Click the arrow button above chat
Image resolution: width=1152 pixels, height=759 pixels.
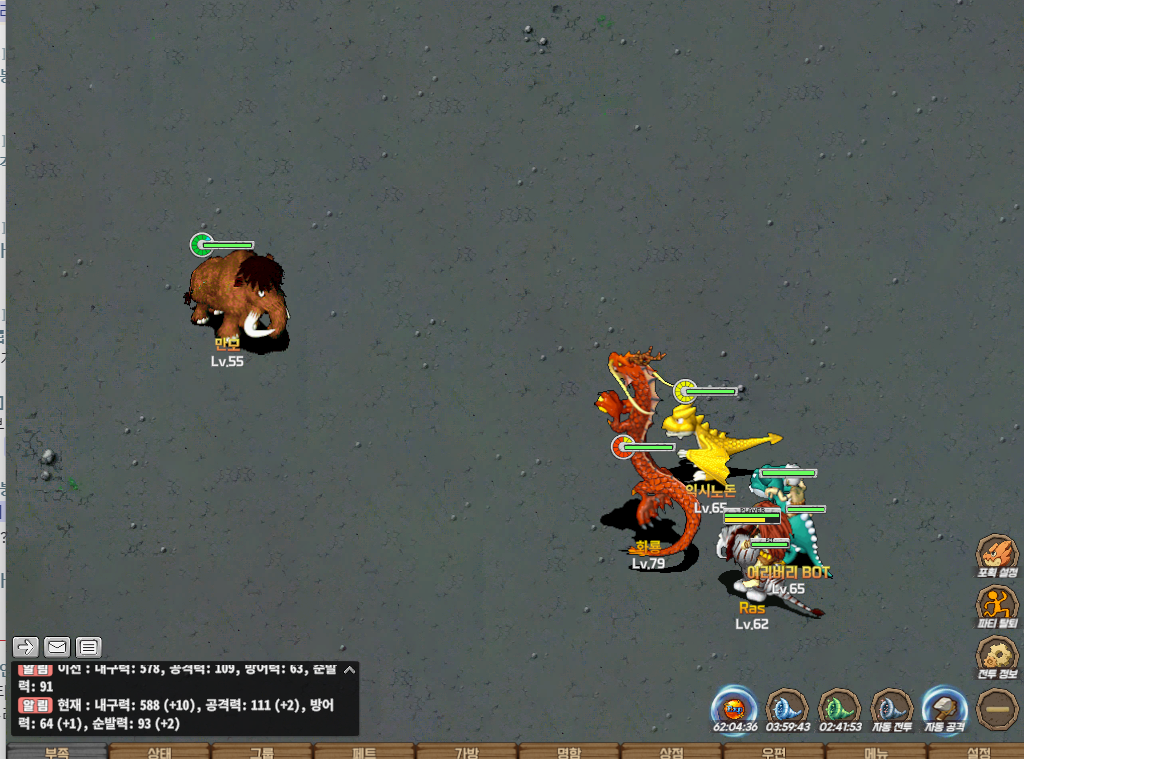tap(26, 647)
